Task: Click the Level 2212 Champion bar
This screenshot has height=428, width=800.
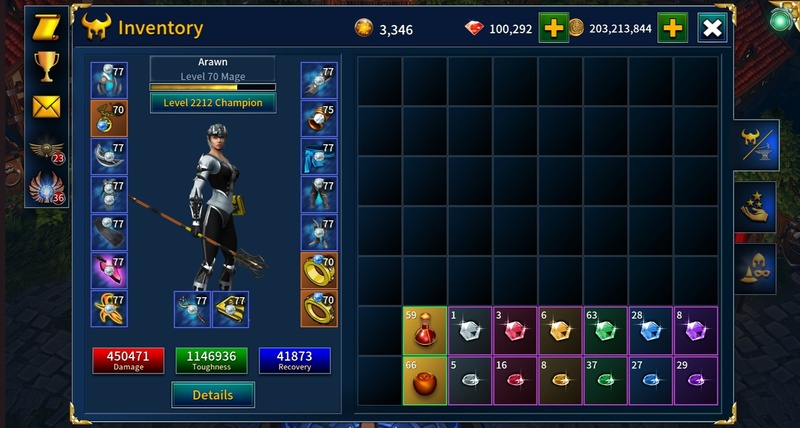Action: [213, 102]
